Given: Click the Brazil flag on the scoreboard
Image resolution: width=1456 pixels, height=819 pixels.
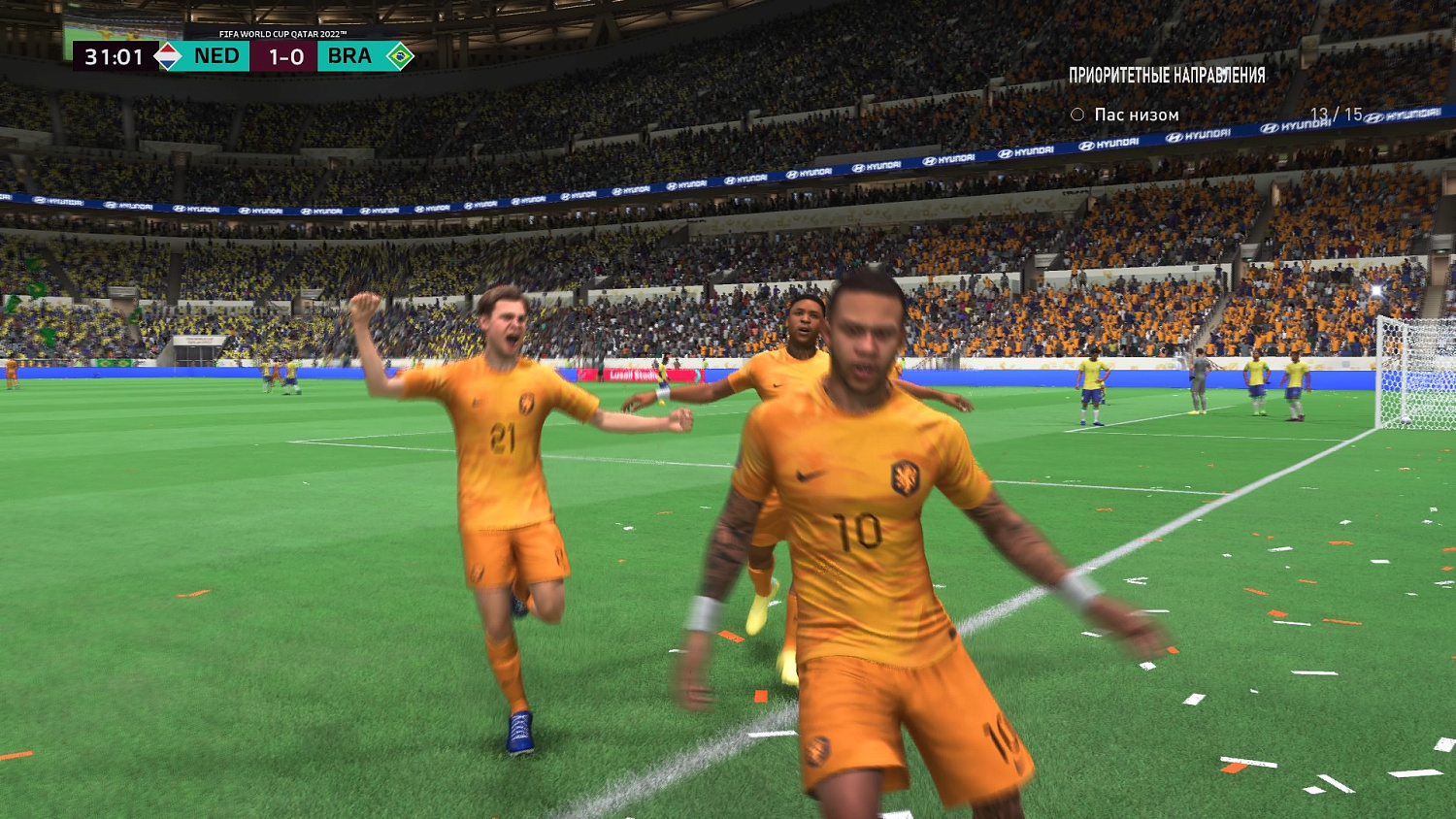Looking at the screenshot, I should [x=399, y=55].
